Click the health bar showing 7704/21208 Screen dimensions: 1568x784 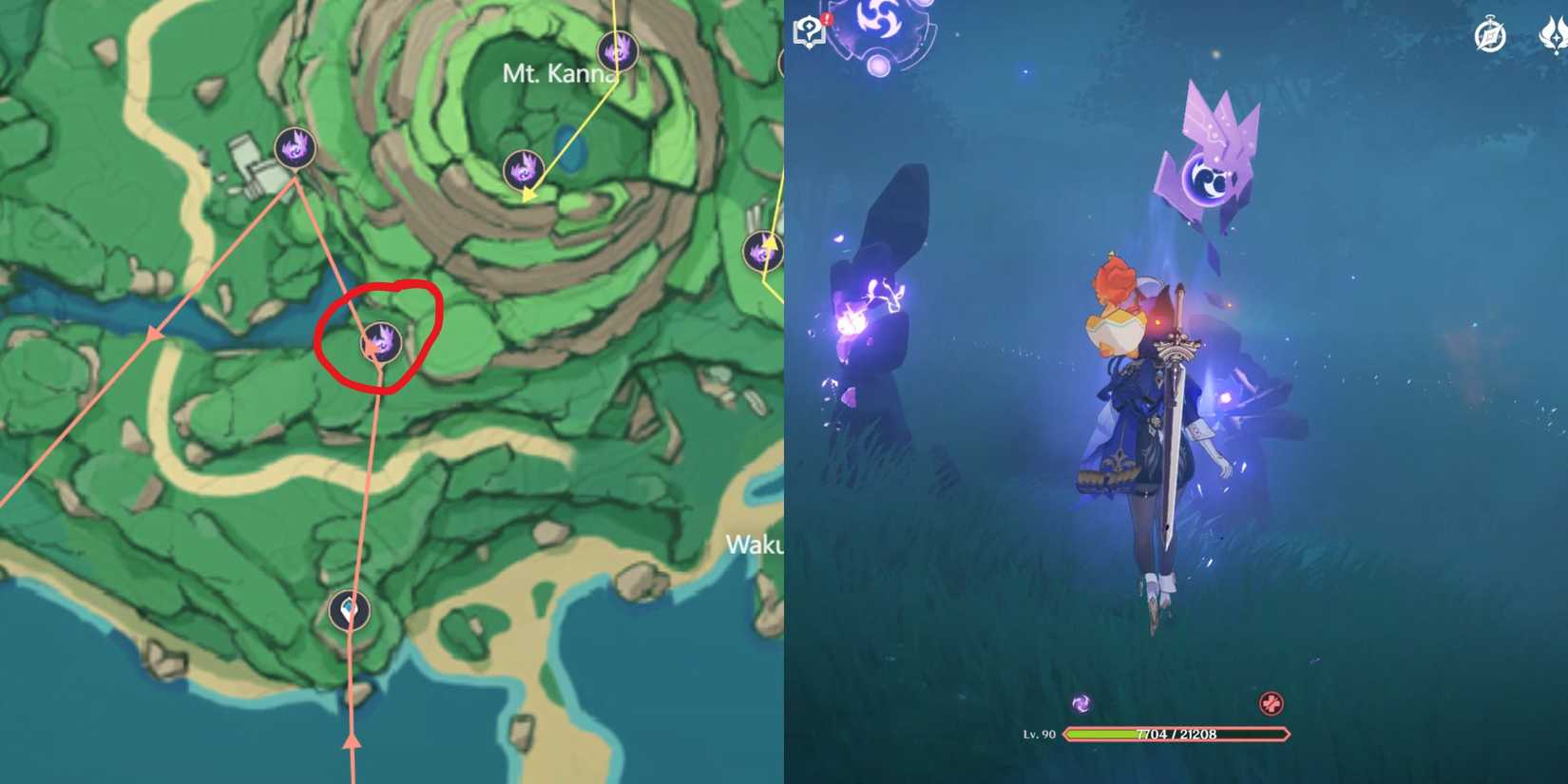point(1178,734)
